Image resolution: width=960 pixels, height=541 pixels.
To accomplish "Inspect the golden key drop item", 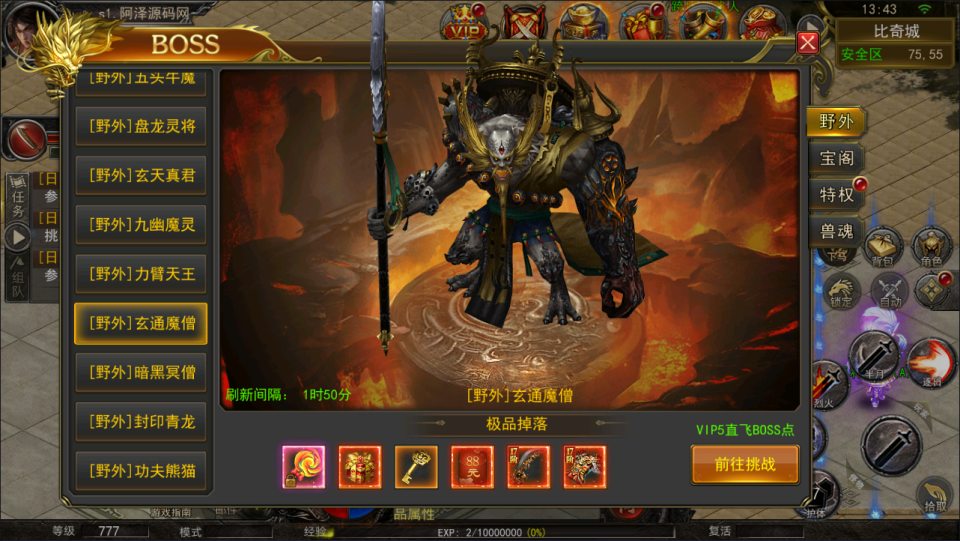I will [416, 466].
